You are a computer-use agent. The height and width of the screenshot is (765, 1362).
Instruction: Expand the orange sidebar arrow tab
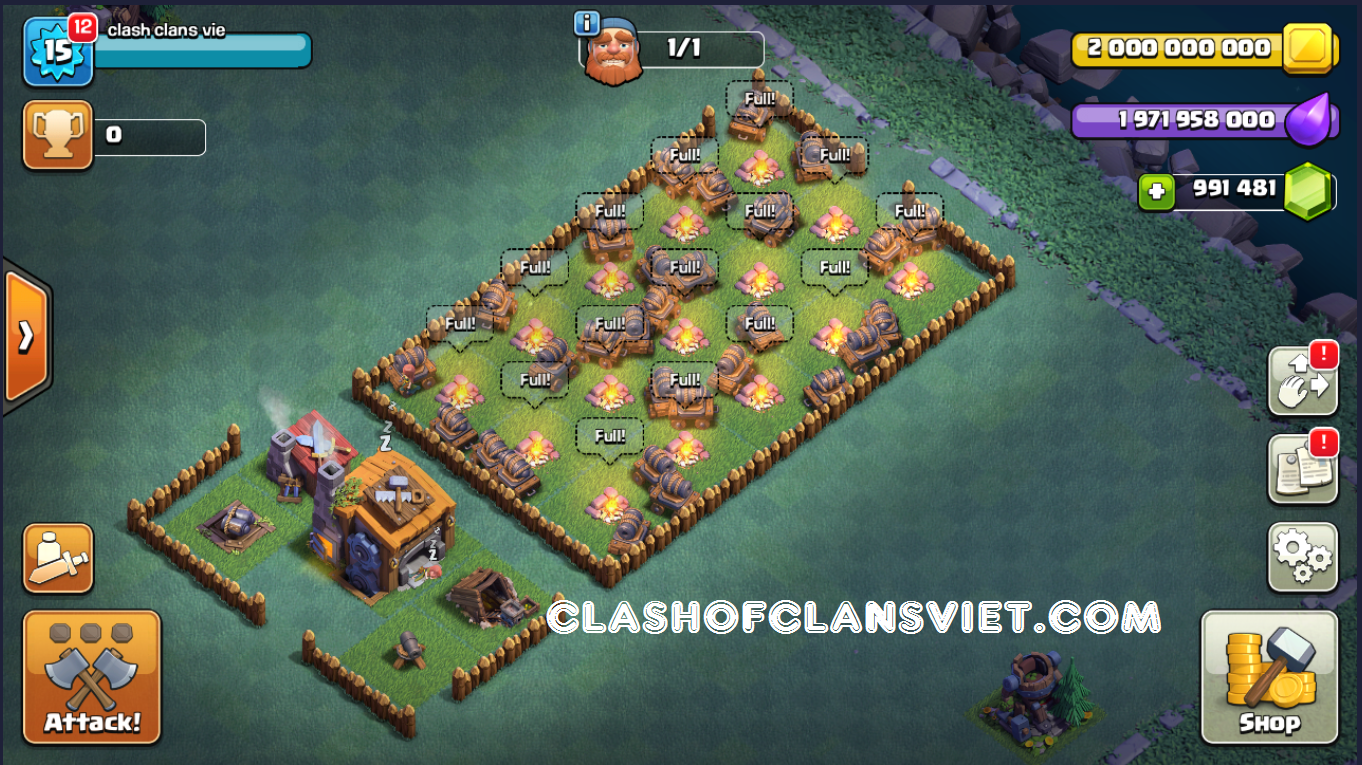click(x=24, y=339)
